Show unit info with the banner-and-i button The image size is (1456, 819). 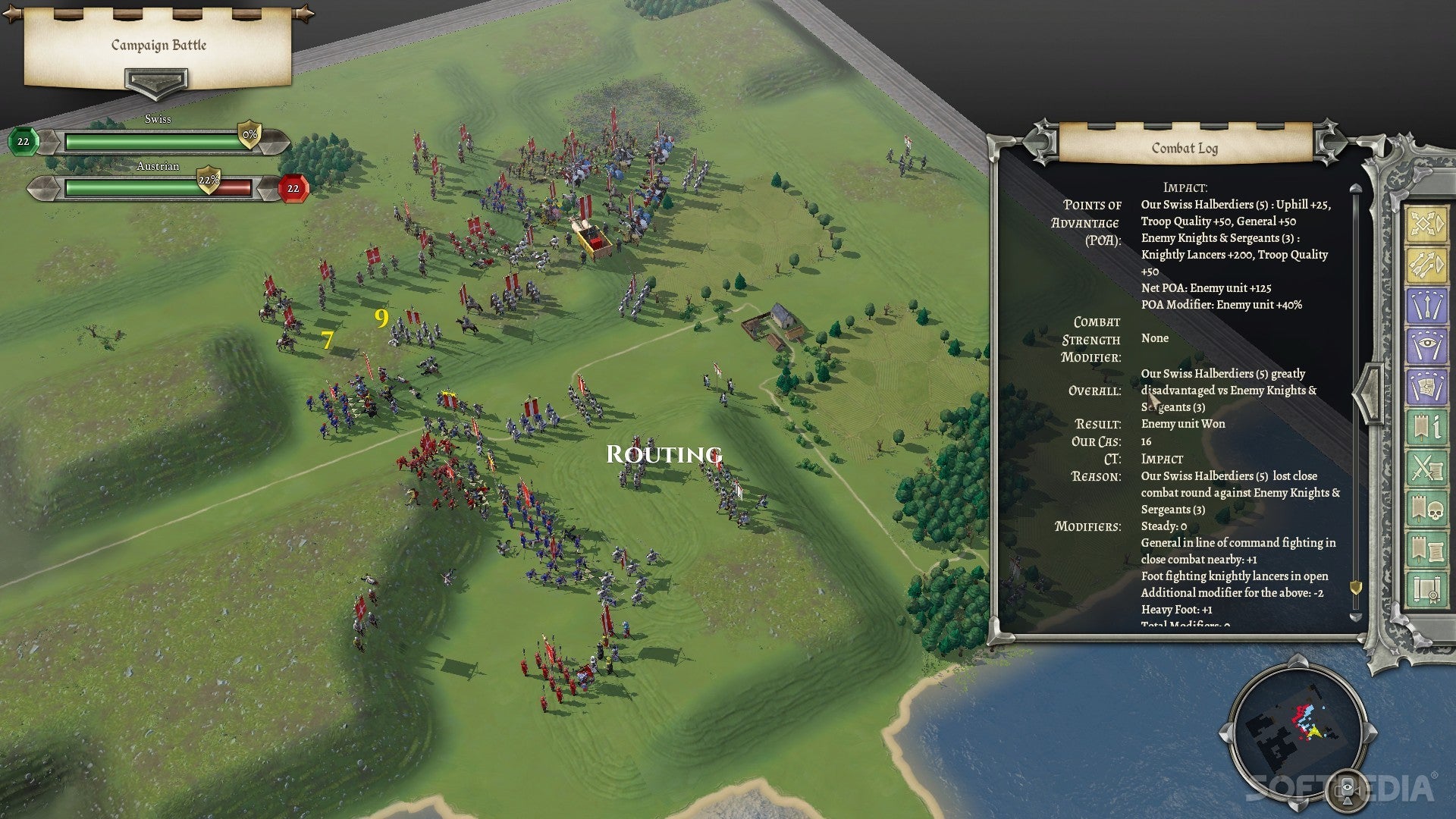(1426, 428)
